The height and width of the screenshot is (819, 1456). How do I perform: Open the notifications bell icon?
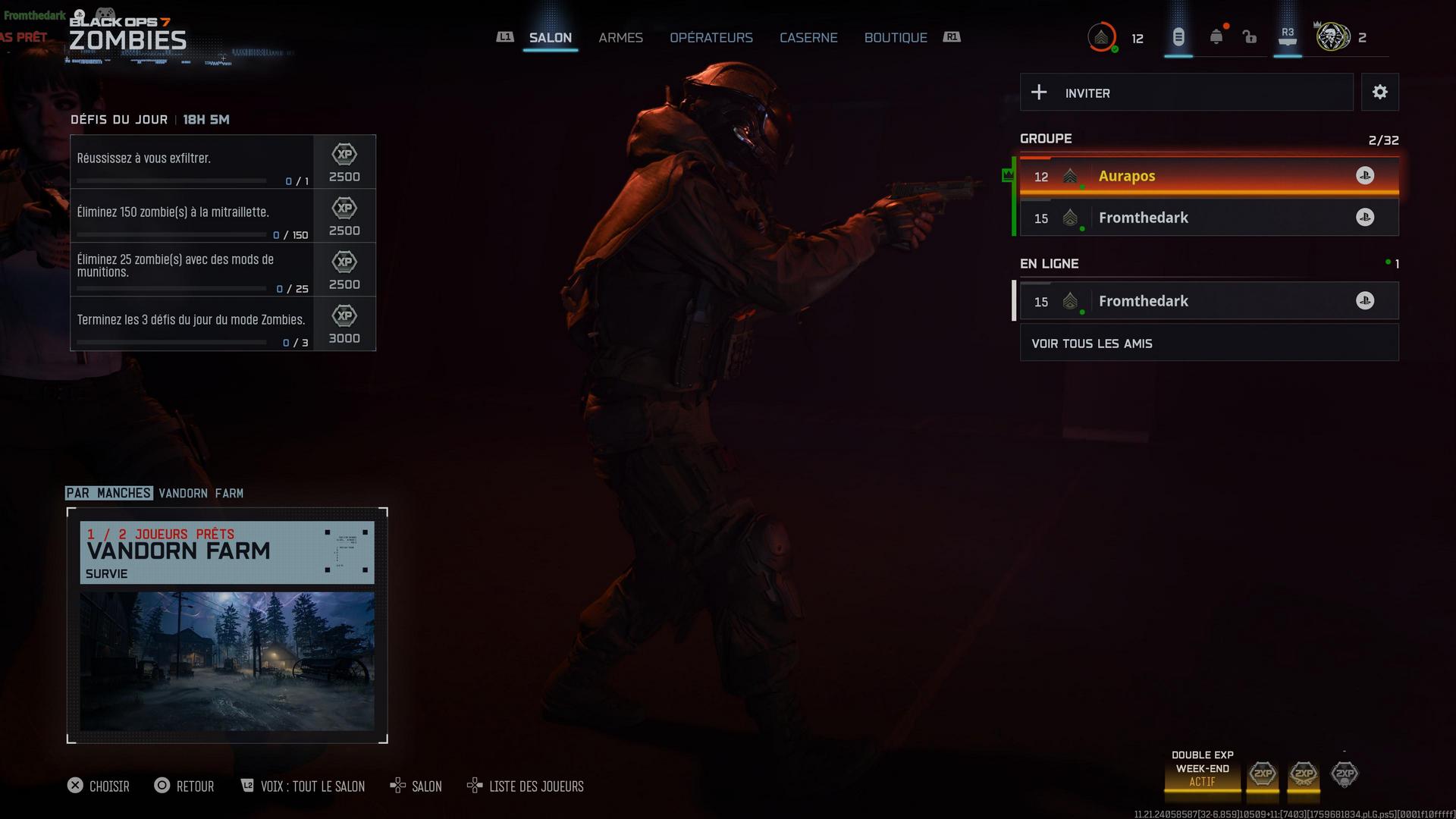click(1216, 37)
